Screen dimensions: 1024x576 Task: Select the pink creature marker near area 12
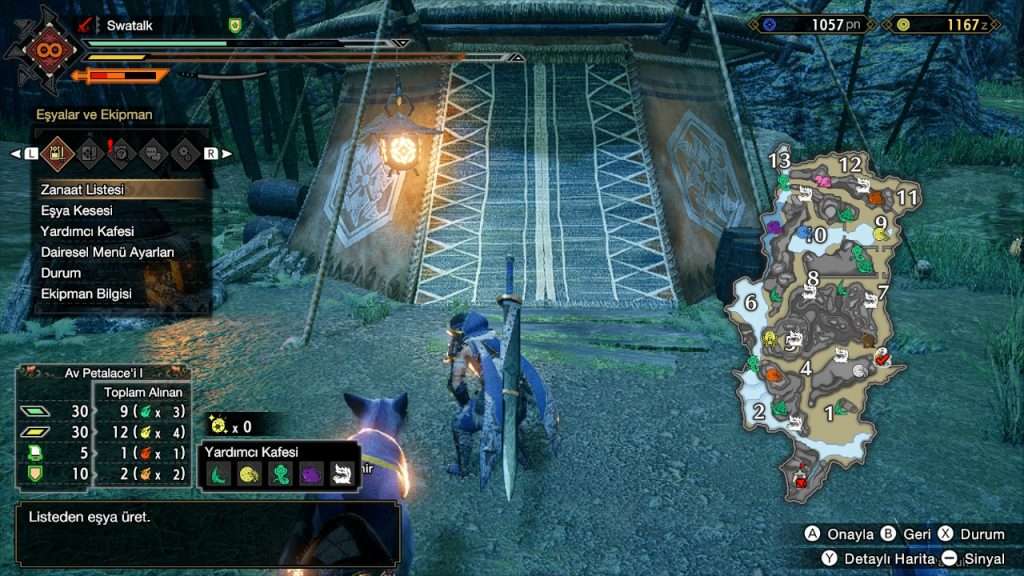823,181
